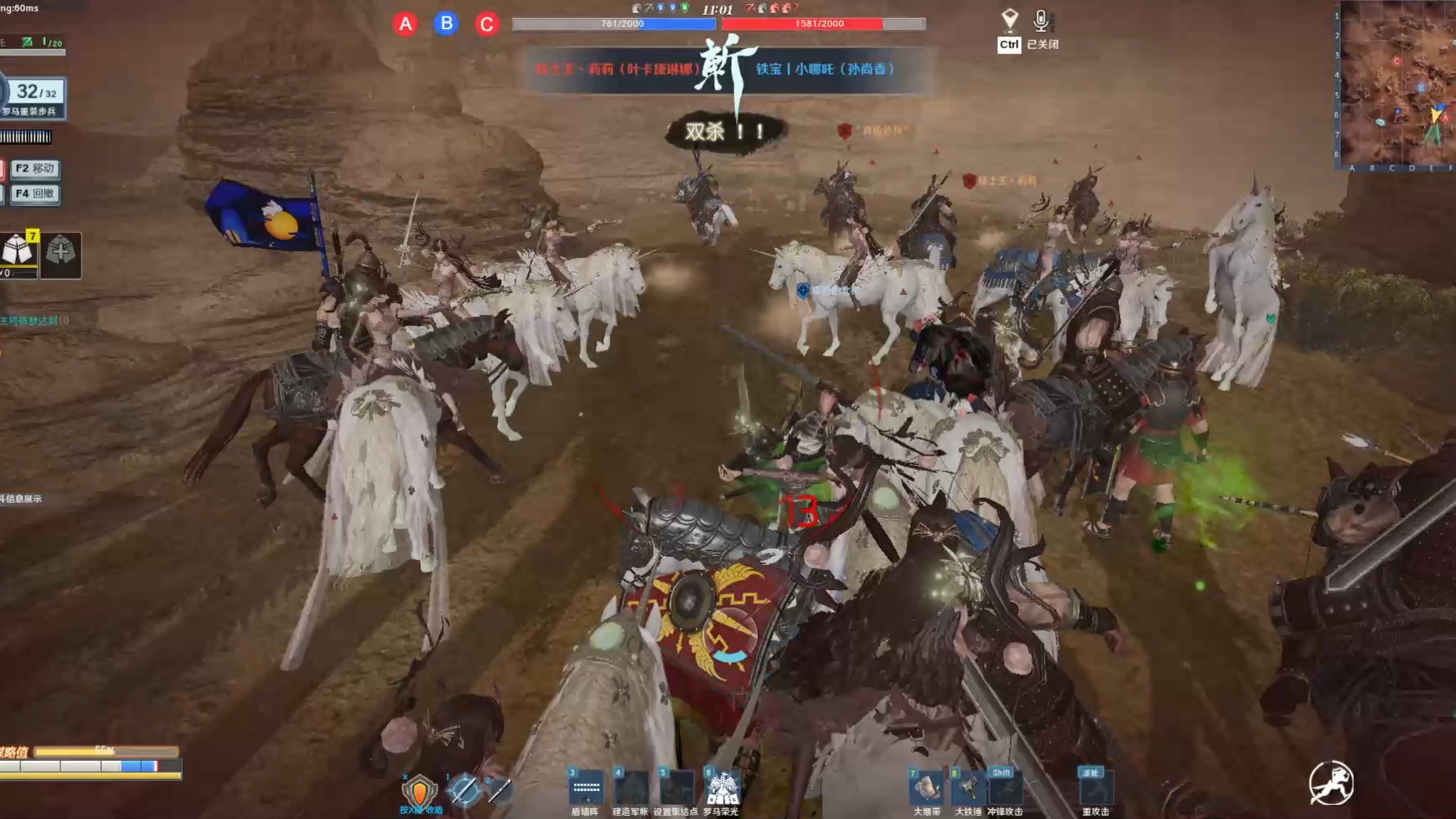The width and height of the screenshot is (1456, 819).
Task: Select the 大铁锤 hammer item
Action: 968,789
